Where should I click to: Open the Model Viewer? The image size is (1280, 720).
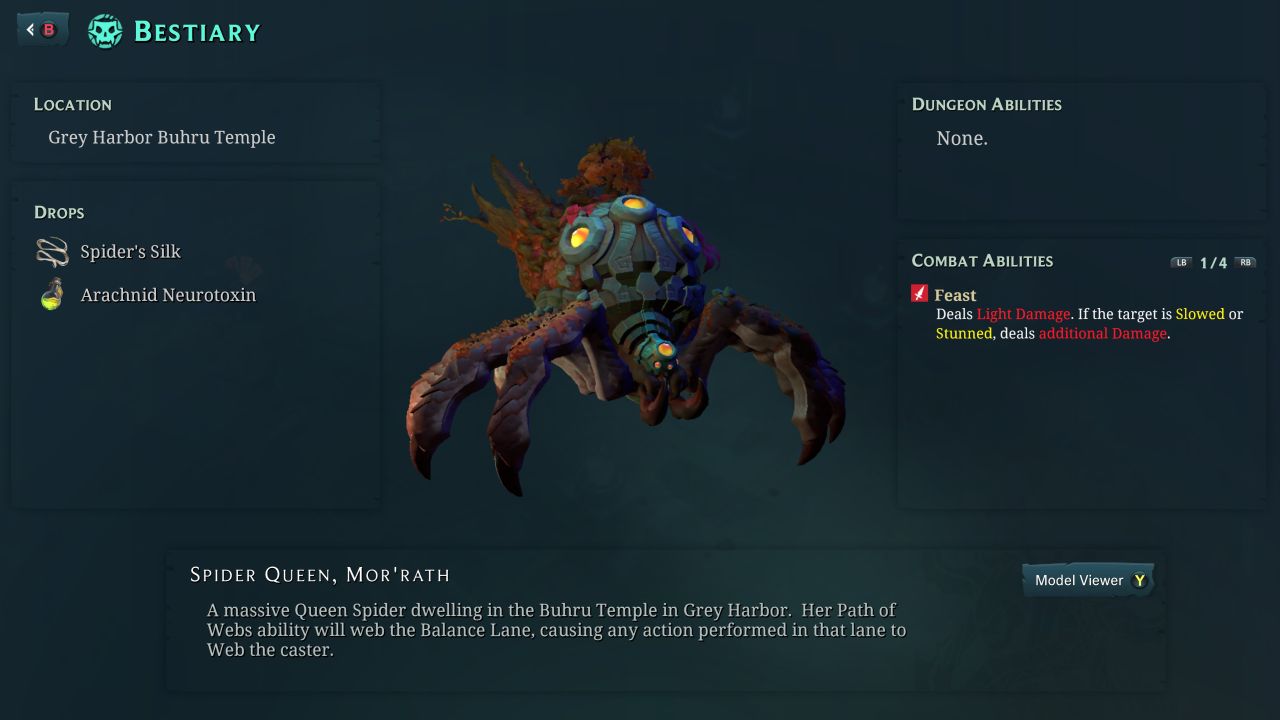pos(1088,580)
